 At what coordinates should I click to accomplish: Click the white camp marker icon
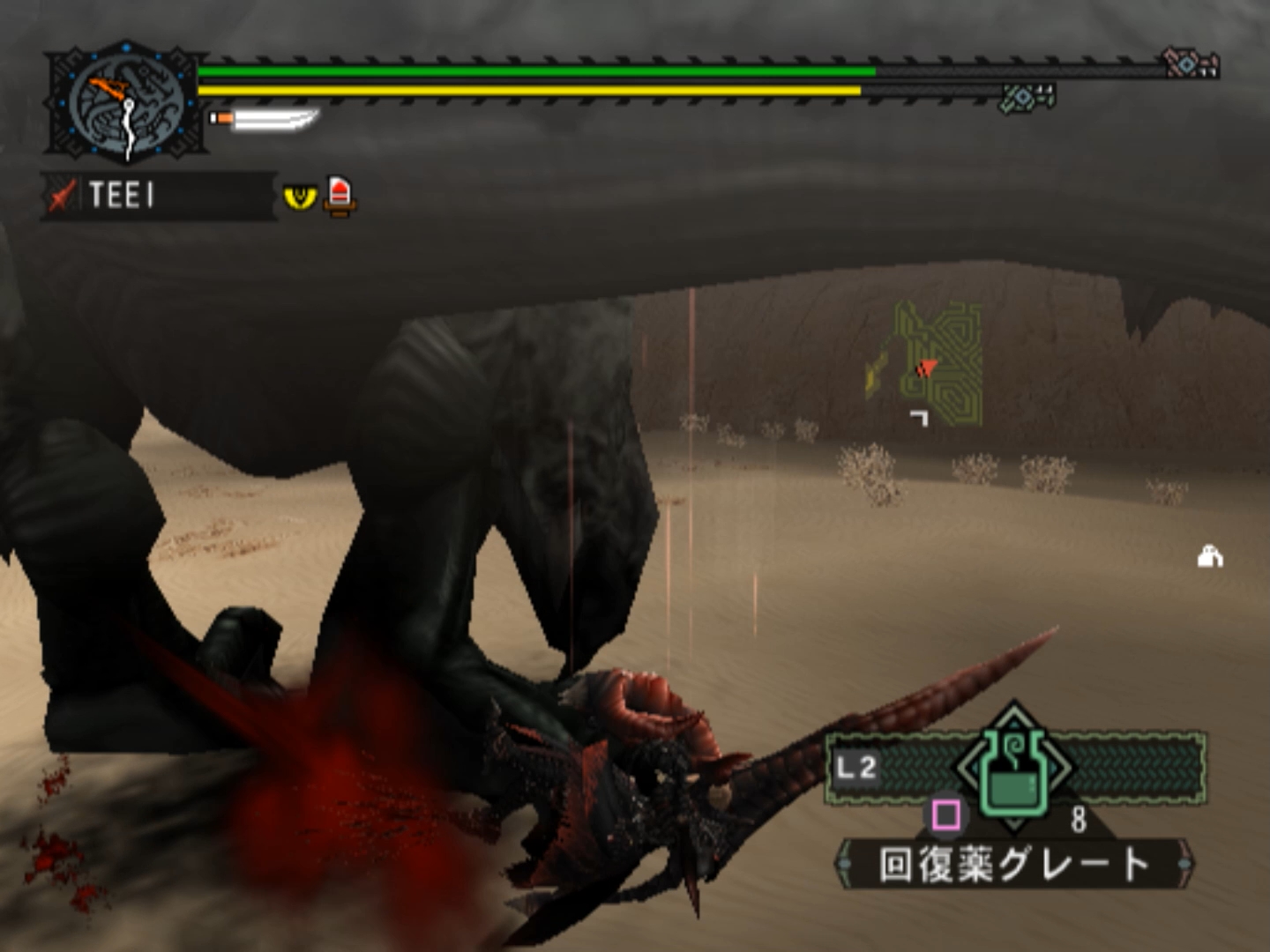1209,556
